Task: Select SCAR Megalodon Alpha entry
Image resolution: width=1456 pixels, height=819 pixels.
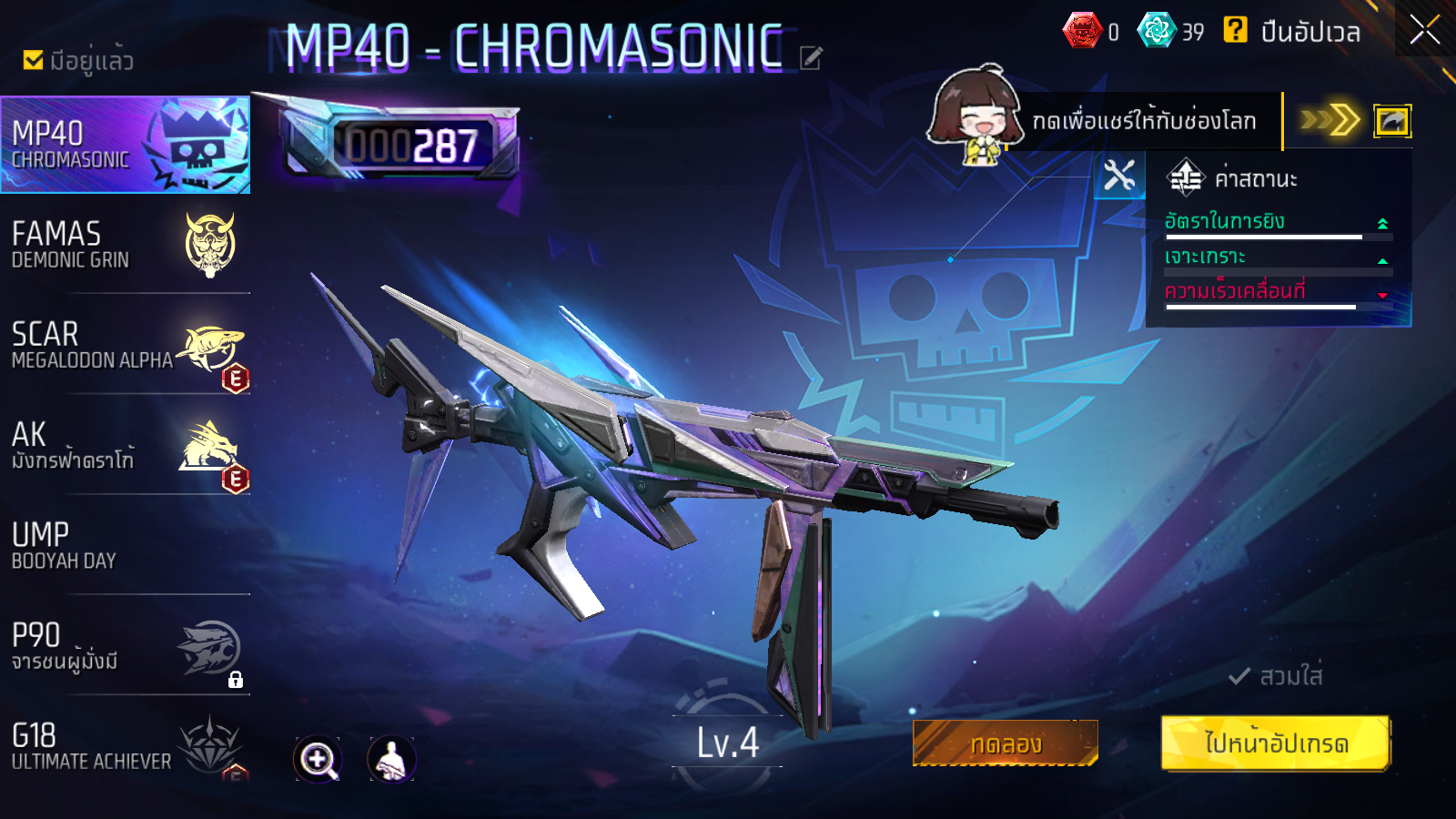Action: pyautogui.click(x=126, y=346)
